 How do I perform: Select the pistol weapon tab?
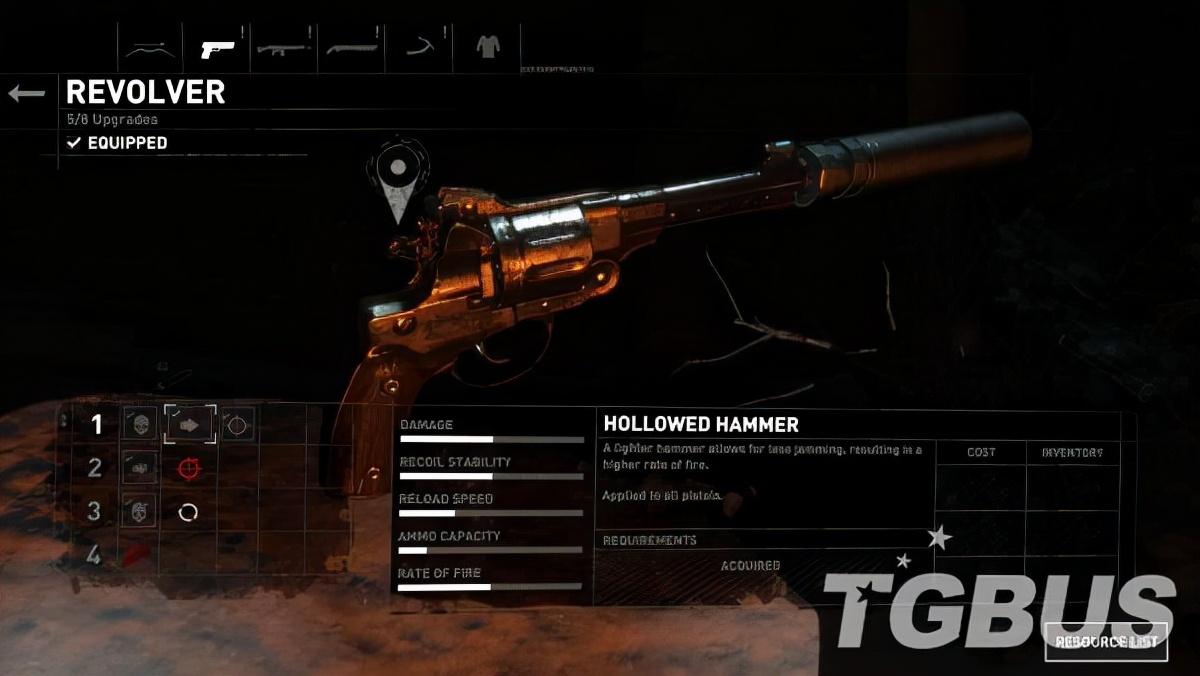(x=217, y=48)
